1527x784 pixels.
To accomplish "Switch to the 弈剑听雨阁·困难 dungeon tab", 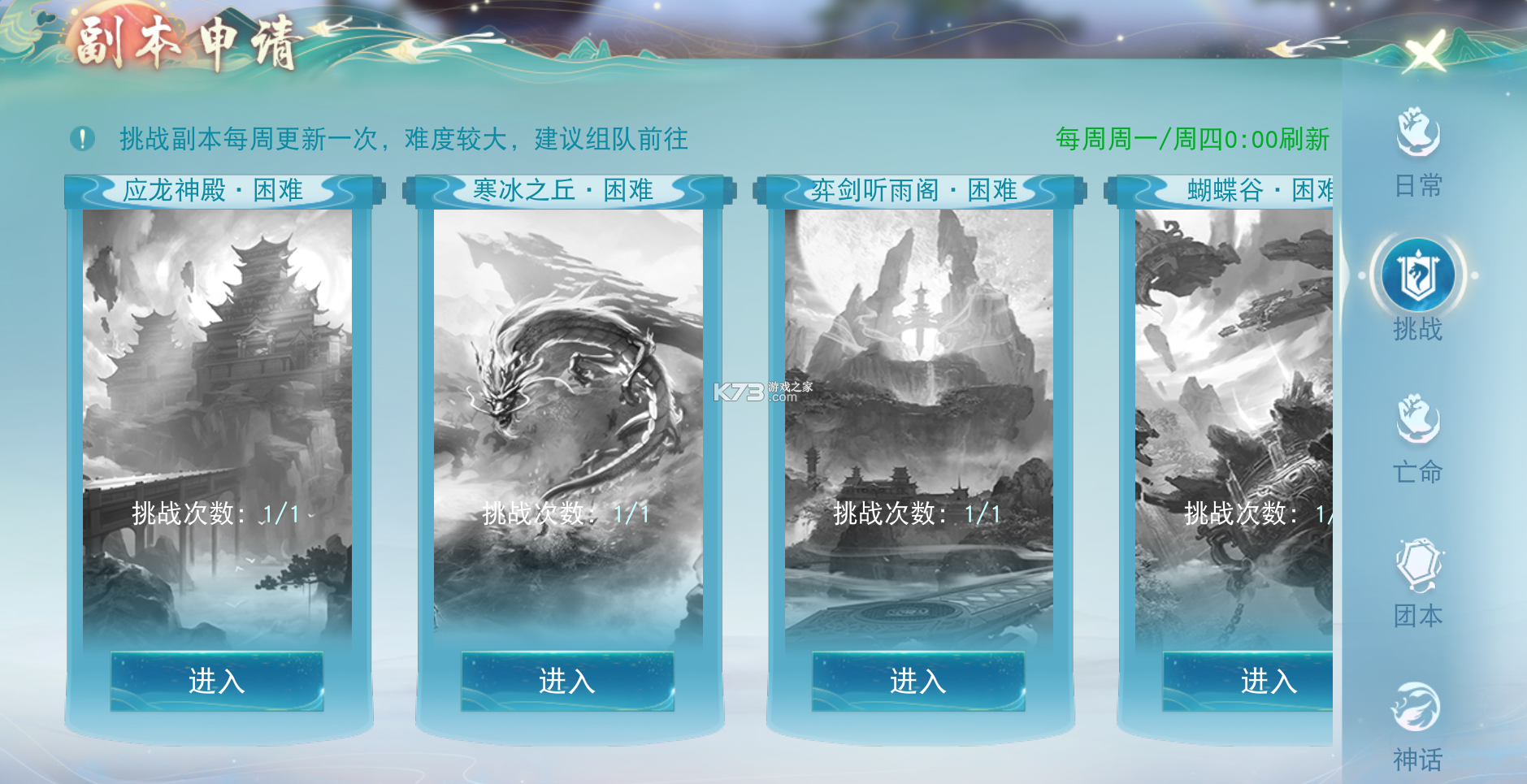I will 916,189.
